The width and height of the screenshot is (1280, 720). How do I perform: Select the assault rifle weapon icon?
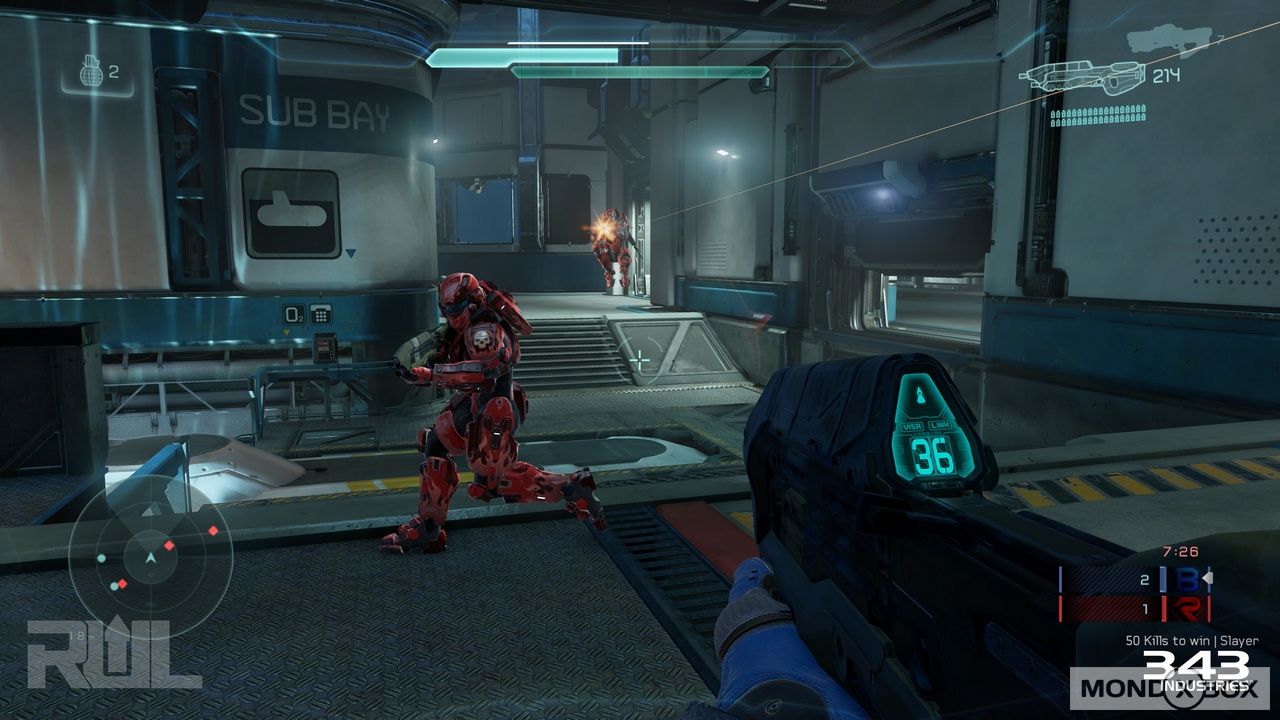[1082, 77]
